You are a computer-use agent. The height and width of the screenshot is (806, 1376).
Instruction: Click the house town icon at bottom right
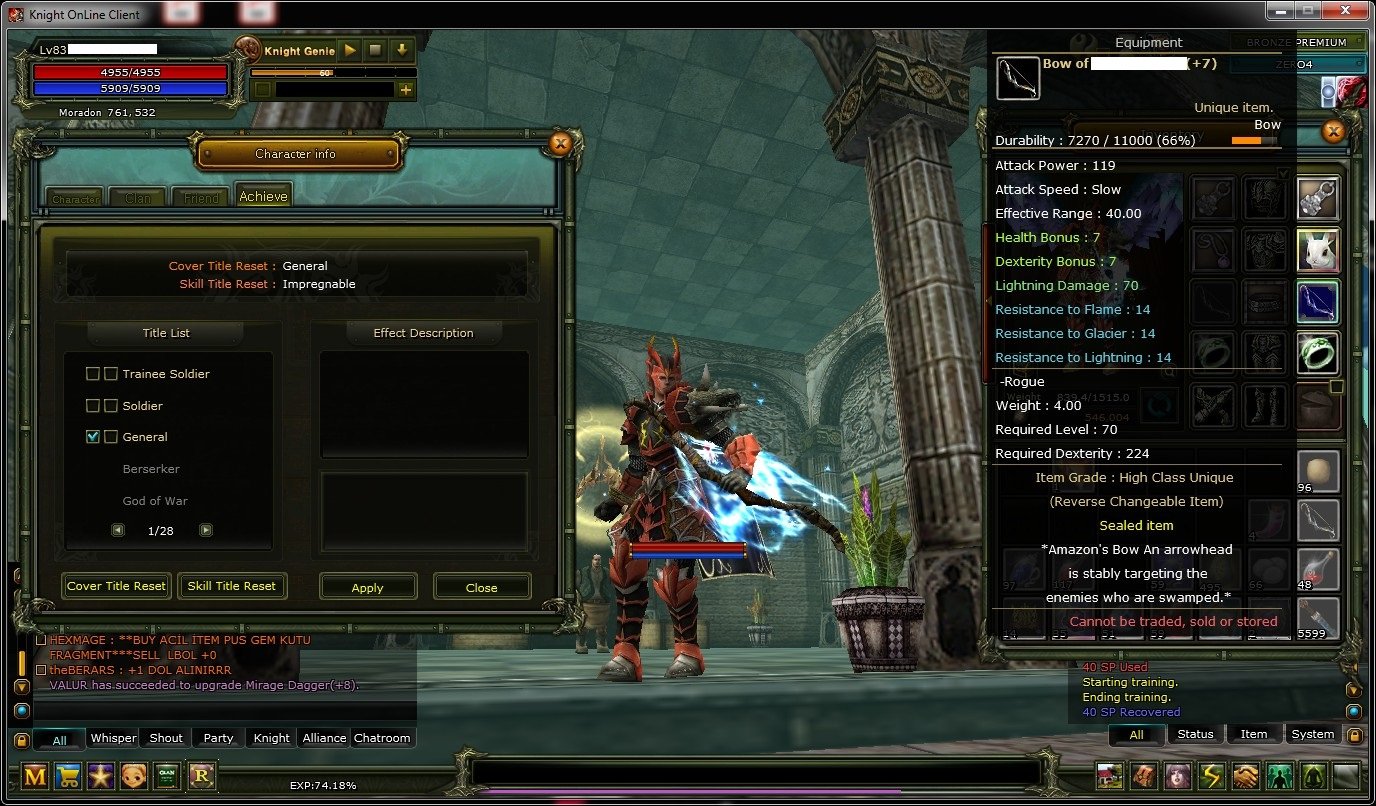tap(1110, 776)
